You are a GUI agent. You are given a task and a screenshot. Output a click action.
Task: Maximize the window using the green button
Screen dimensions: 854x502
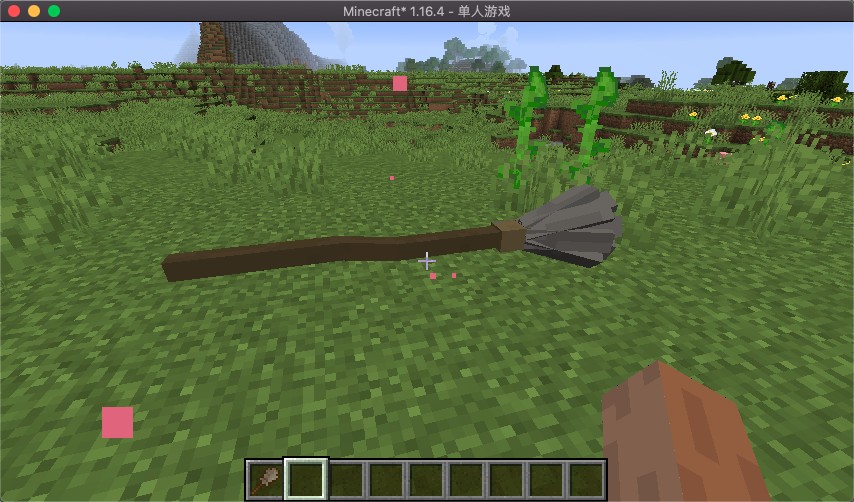[54, 11]
